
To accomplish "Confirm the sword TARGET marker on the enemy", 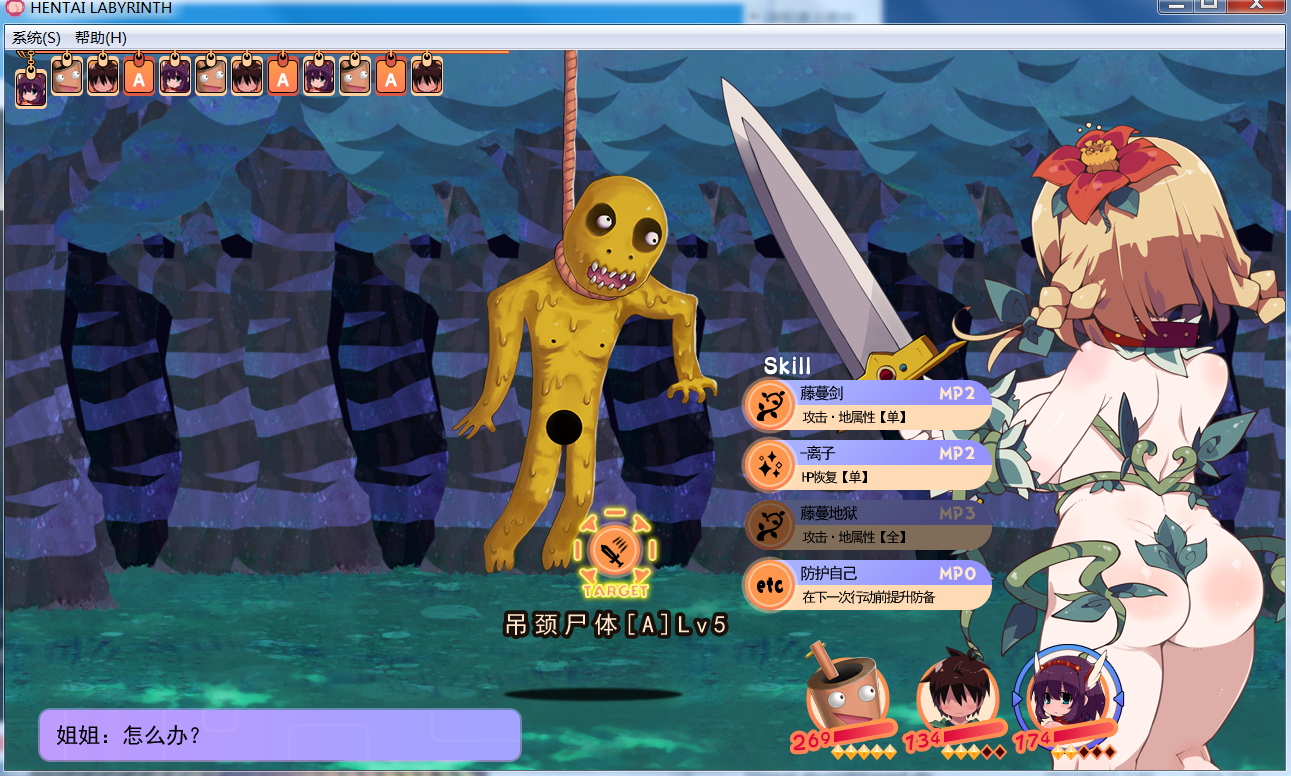I will click(x=615, y=550).
